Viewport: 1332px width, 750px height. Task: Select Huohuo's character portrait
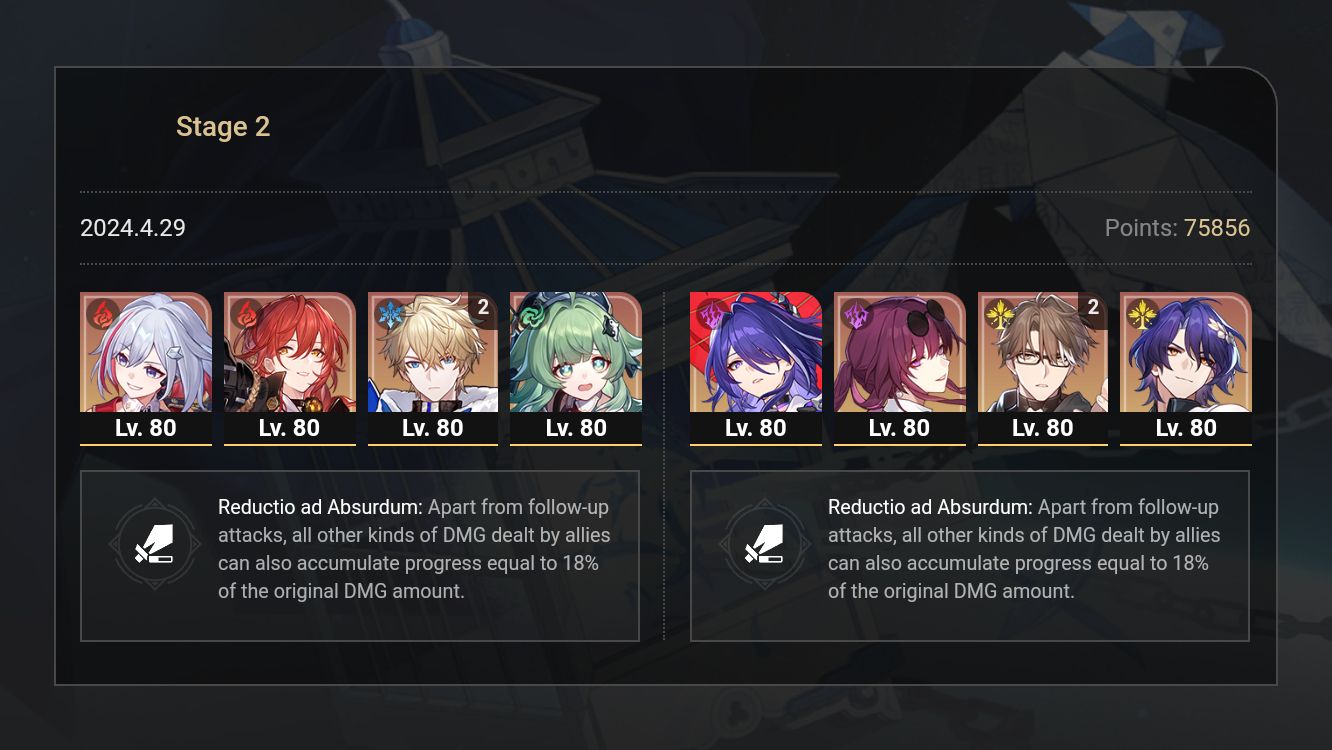tap(576, 352)
